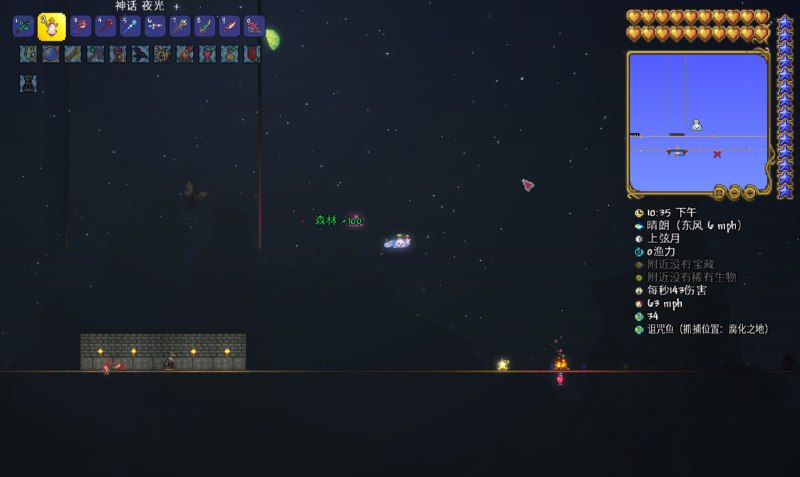The image size is (800, 477).
Task: Equip the orange sword in slot 9
Action: [x=229, y=26]
